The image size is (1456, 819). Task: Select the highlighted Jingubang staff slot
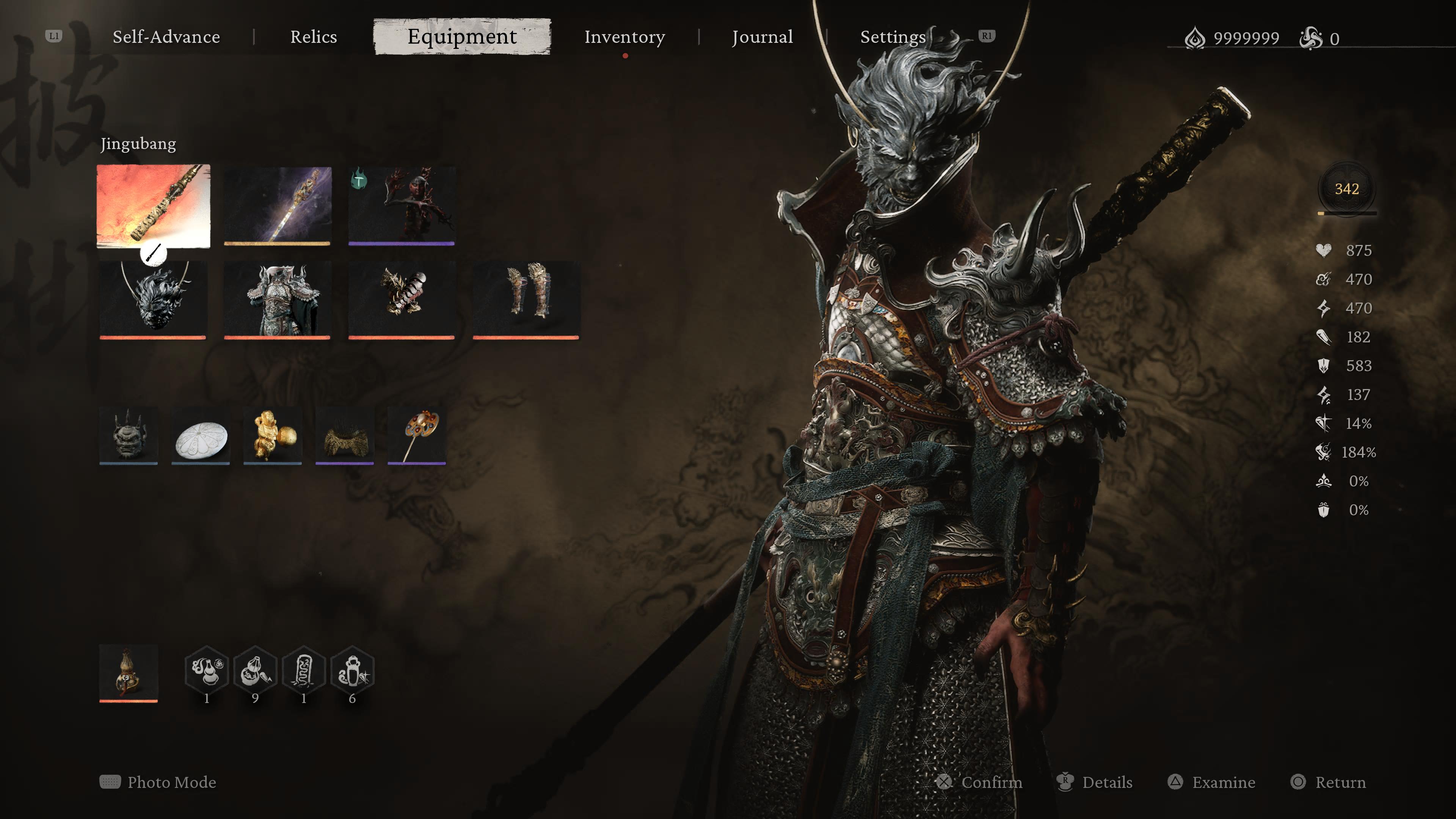tap(153, 206)
